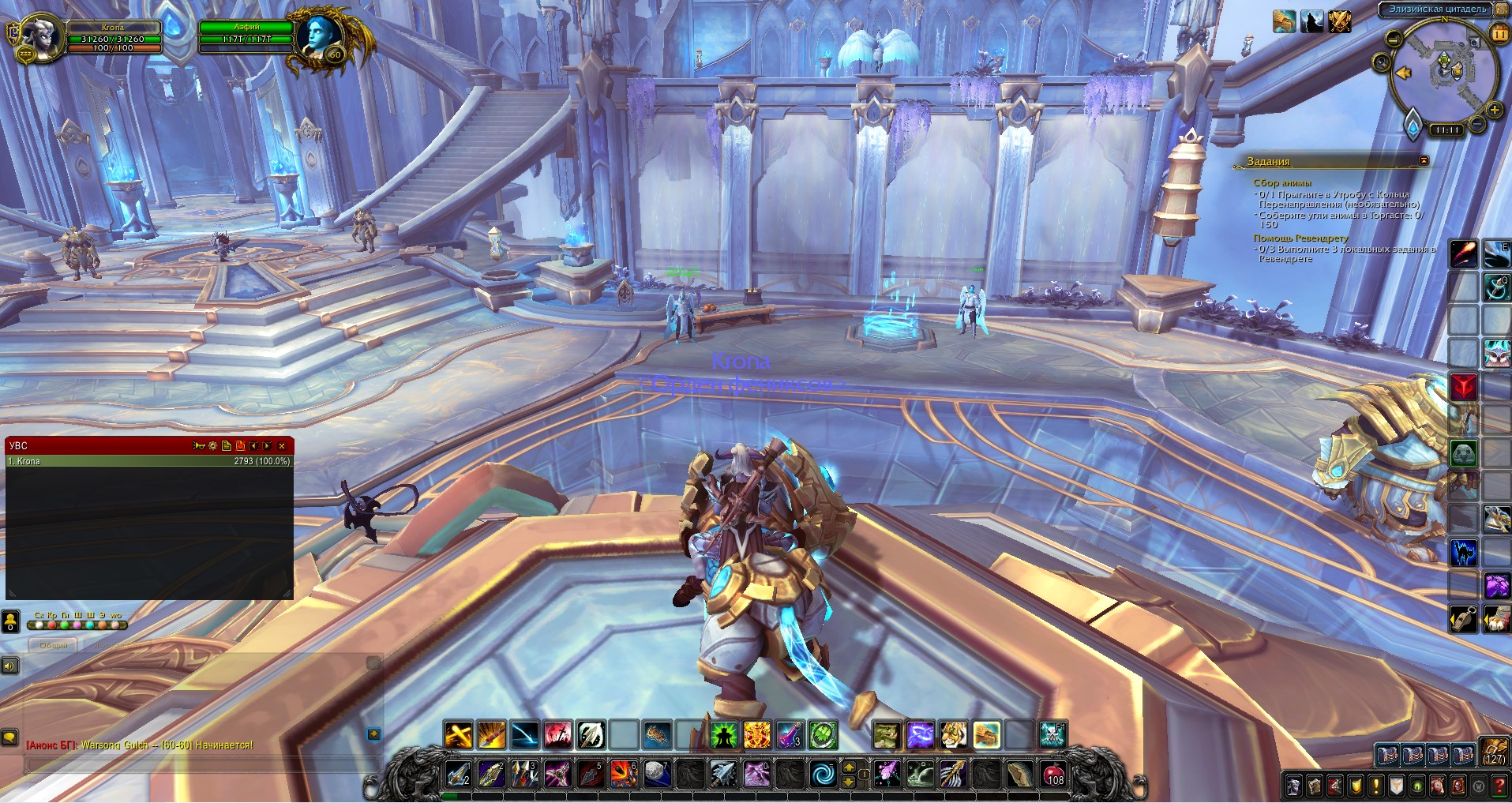Open the Помощь Ревендрету quest entry
Image resolution: width=1512 pixels, height=803 pixels.
tap(1300, 238)
